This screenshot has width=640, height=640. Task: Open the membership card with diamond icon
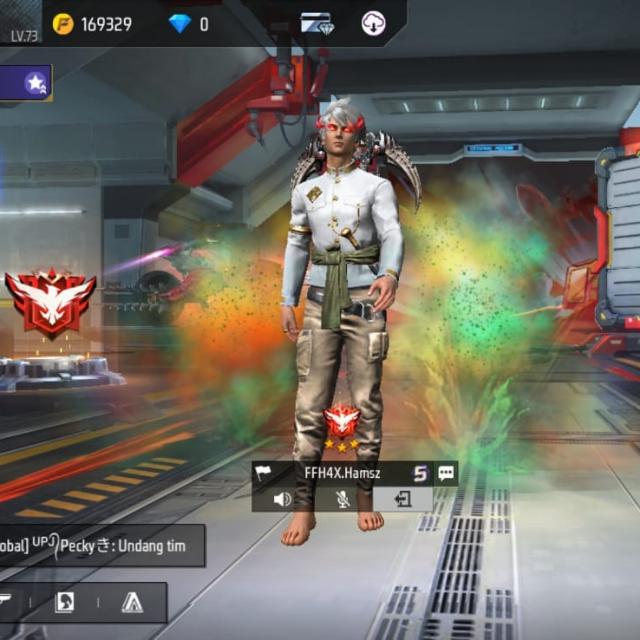[317, 24]
